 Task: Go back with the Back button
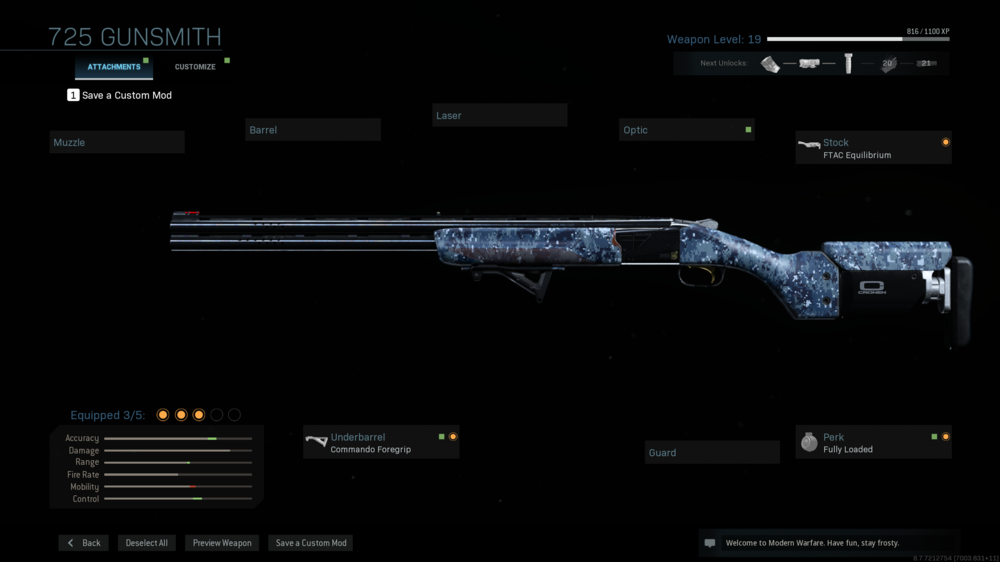84,543
